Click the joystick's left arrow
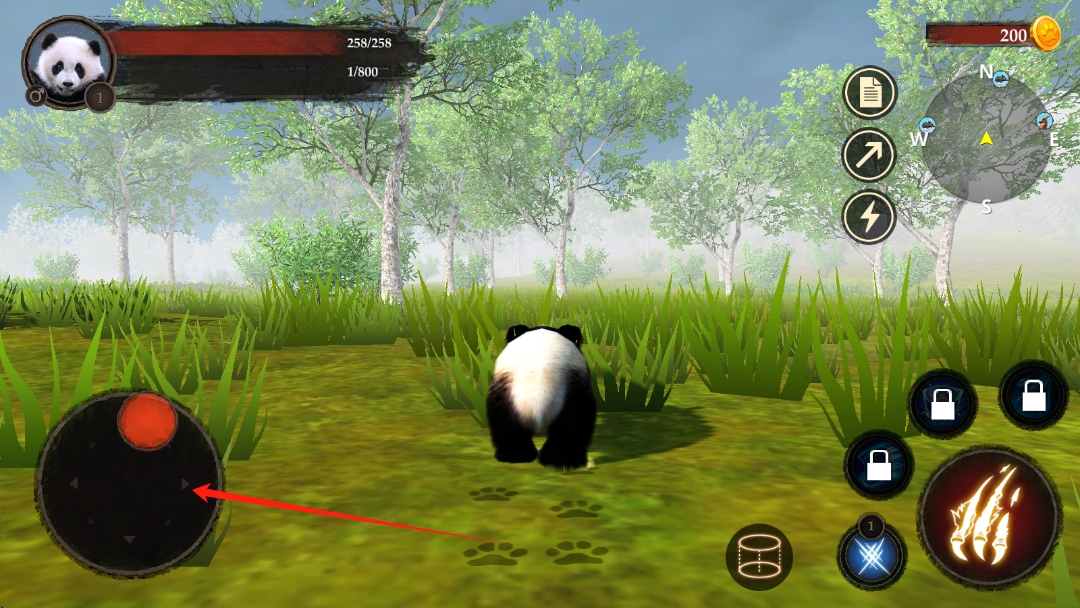The image size is (1080, 608). point(73,484)
